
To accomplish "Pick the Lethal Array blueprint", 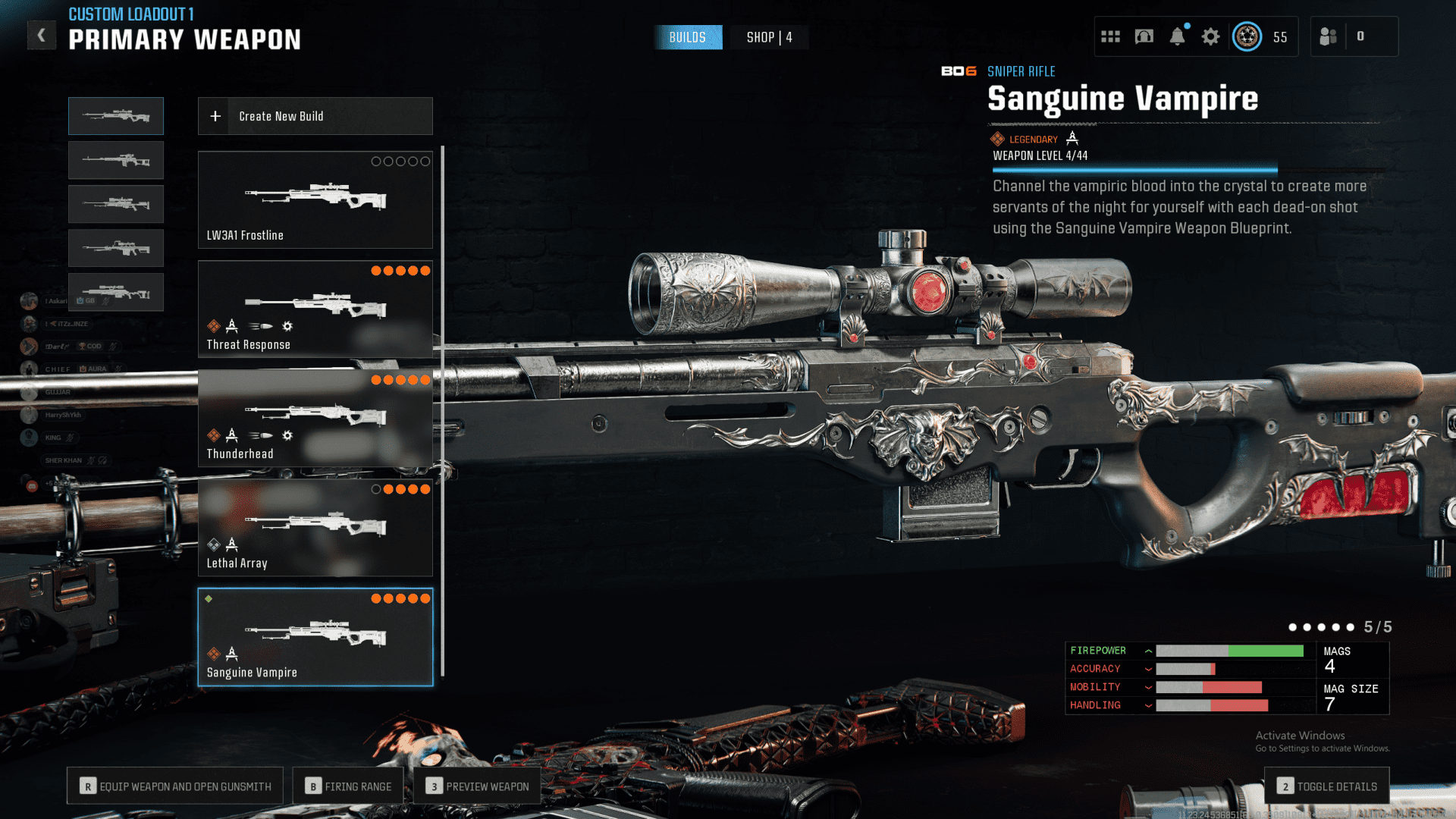I will [315, 528].
